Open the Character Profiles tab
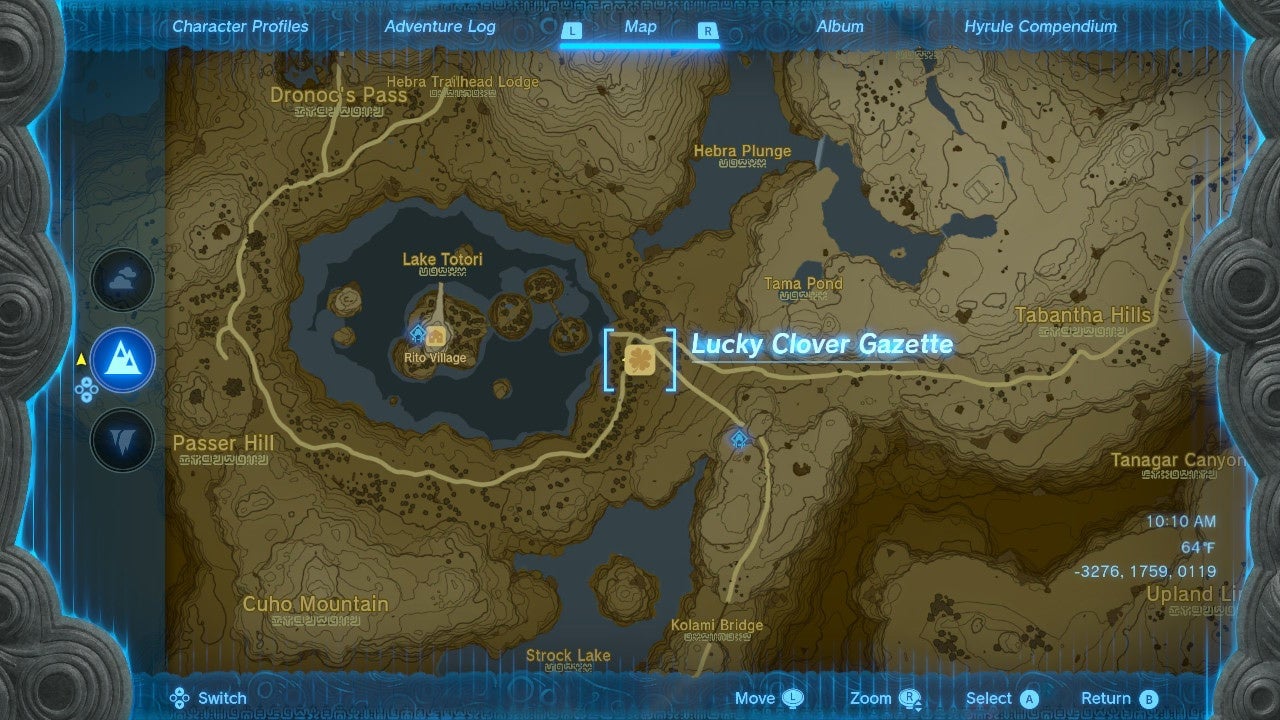Screen dimensions: 1280x720 [240, 27]
